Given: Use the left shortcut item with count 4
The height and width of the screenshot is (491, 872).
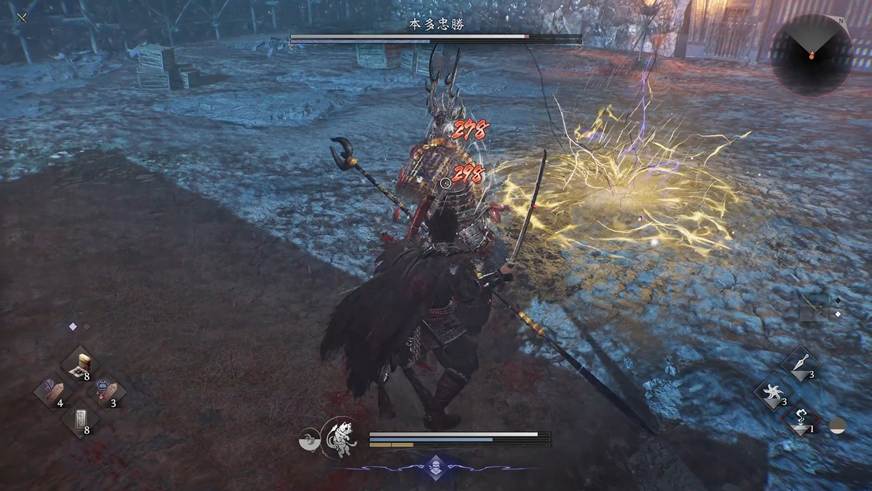Looking at the screenshot, I should point(49,390).
